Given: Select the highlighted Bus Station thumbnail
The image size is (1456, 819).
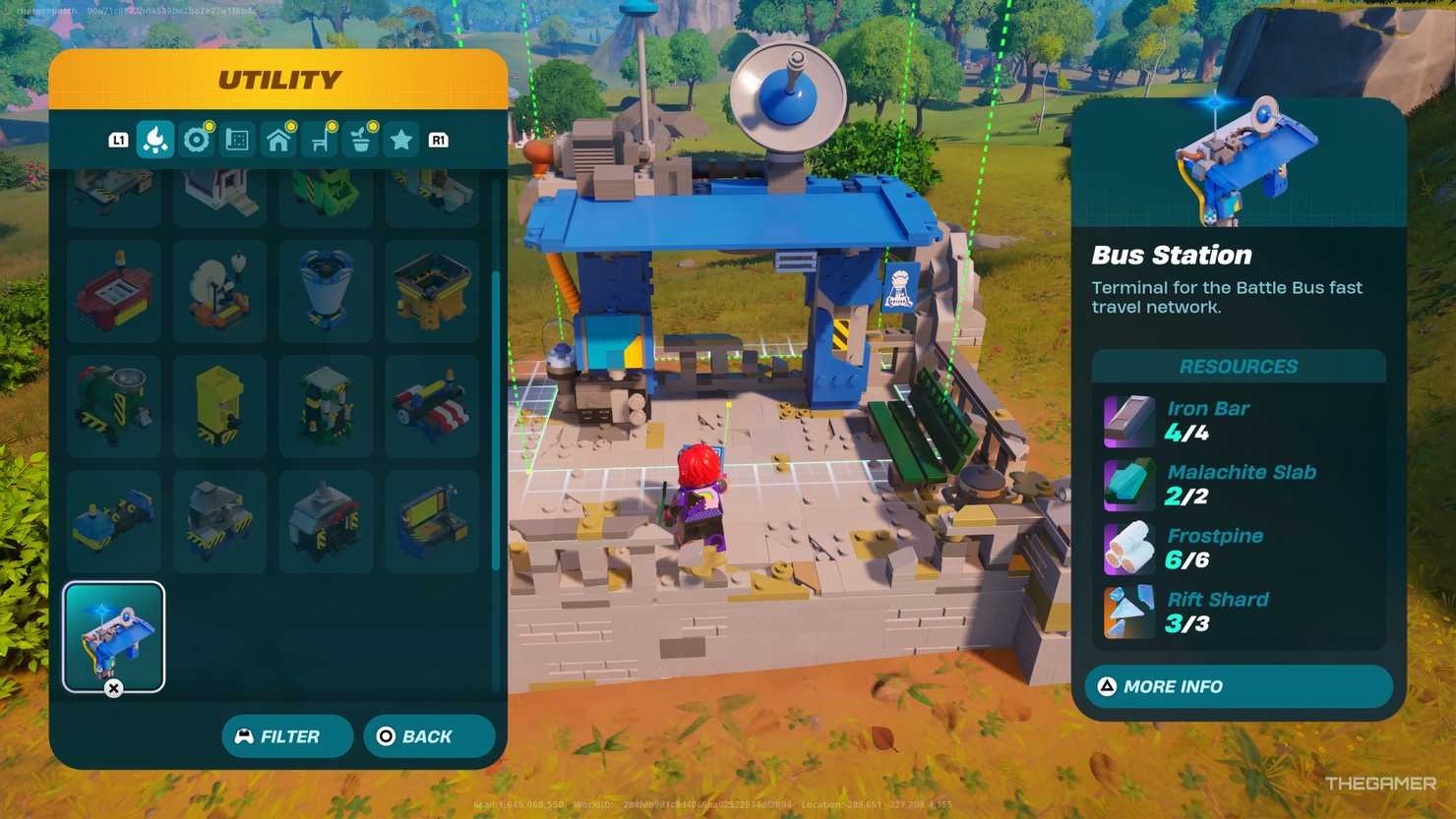Looking at the screenshot, I should (x=113, y=635).
